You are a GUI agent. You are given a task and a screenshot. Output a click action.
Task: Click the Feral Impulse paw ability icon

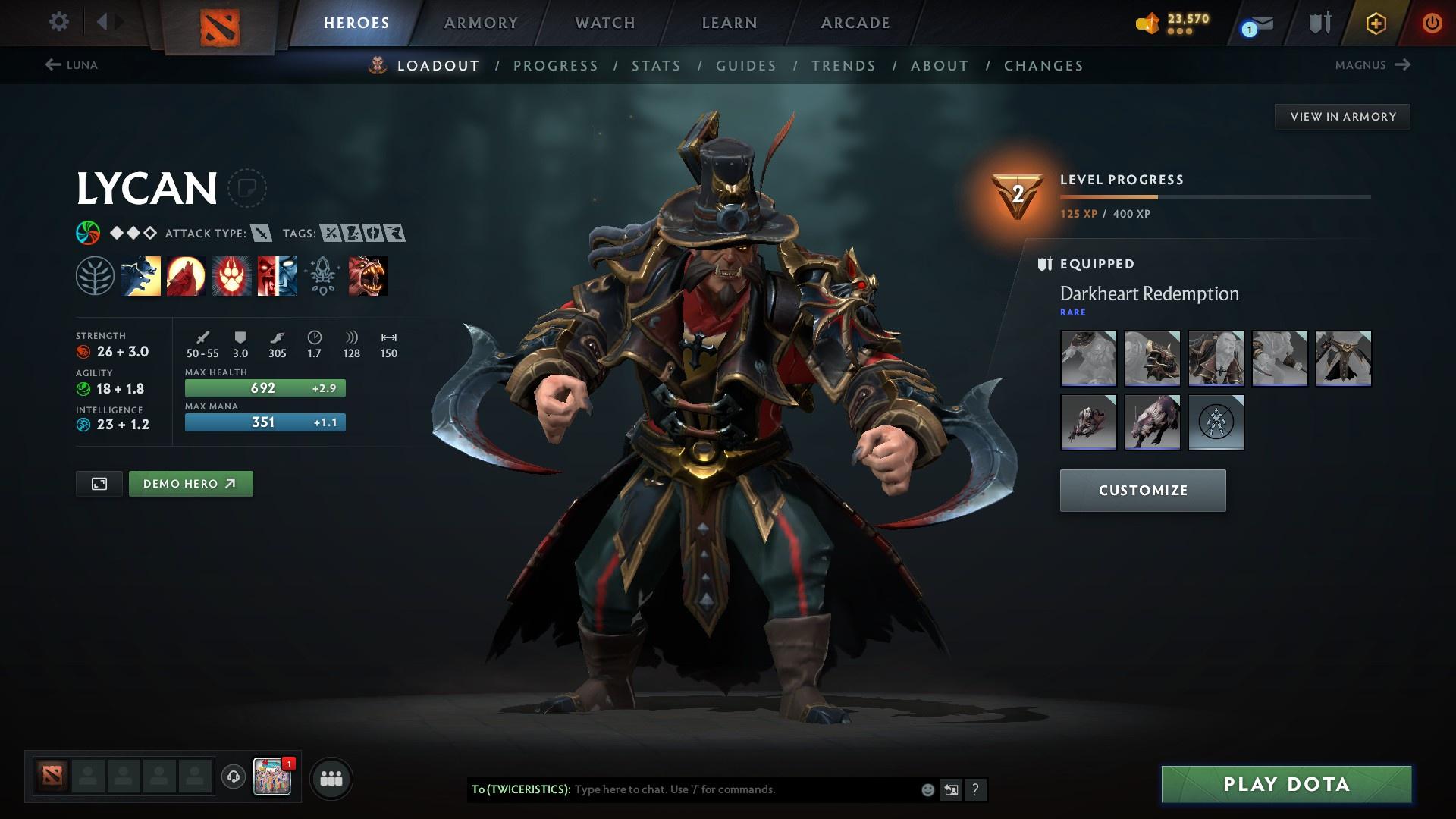231,275
